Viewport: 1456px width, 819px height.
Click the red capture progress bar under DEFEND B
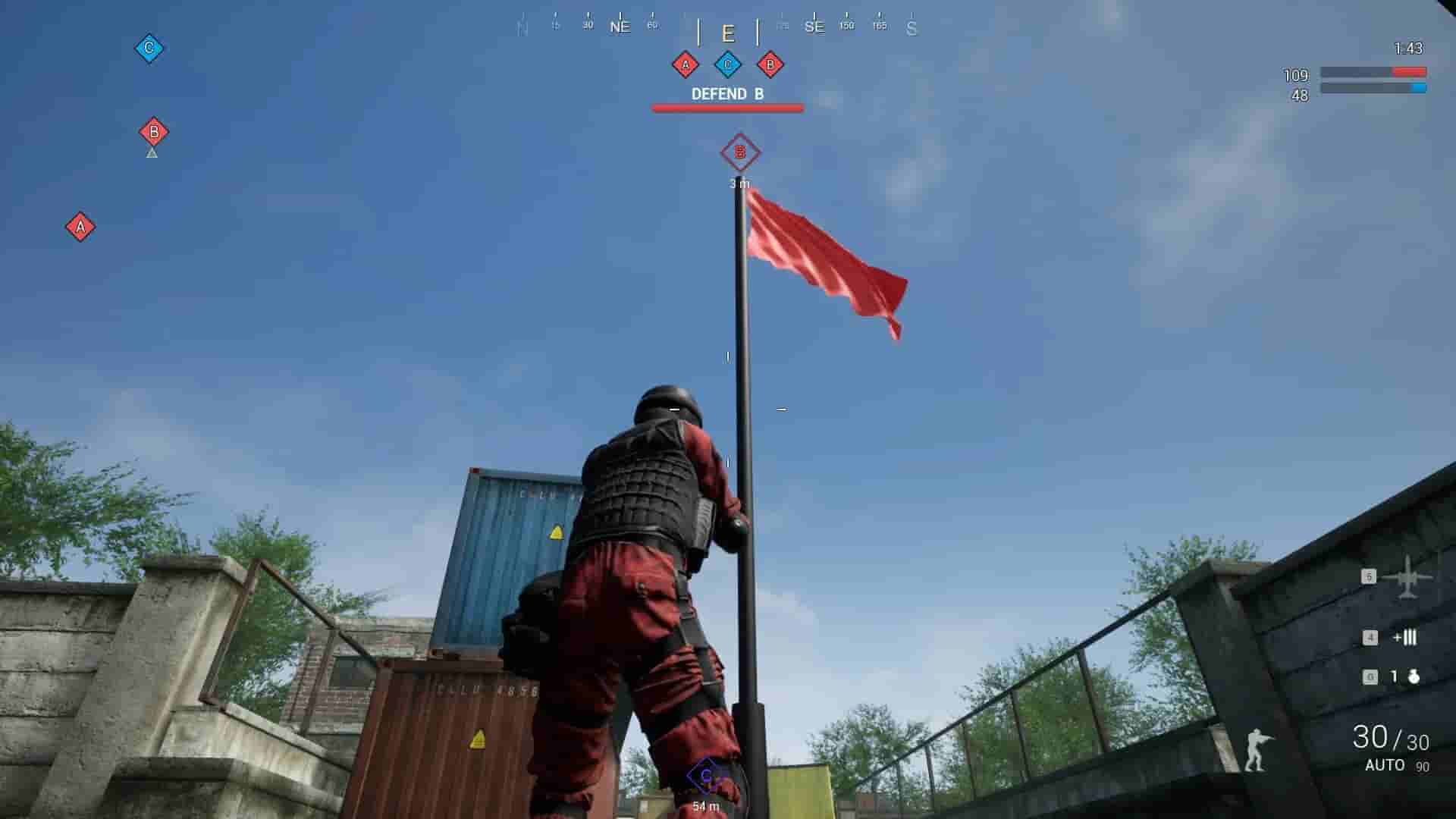726,108
